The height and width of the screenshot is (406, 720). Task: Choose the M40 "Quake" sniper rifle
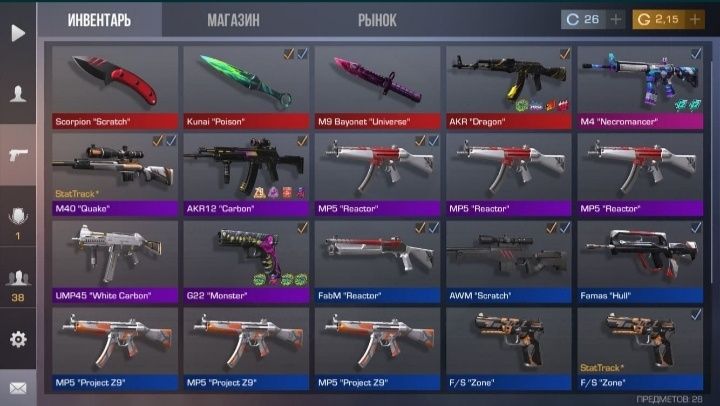pos(114,174)
